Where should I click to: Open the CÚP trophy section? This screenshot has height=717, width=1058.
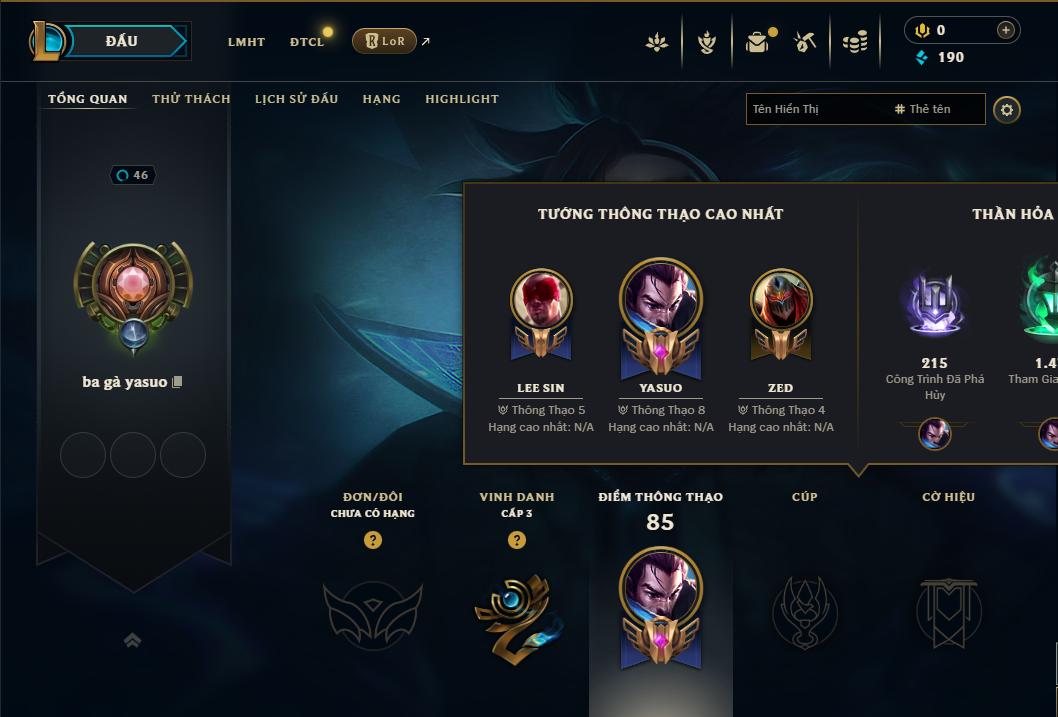click(804, 610)
